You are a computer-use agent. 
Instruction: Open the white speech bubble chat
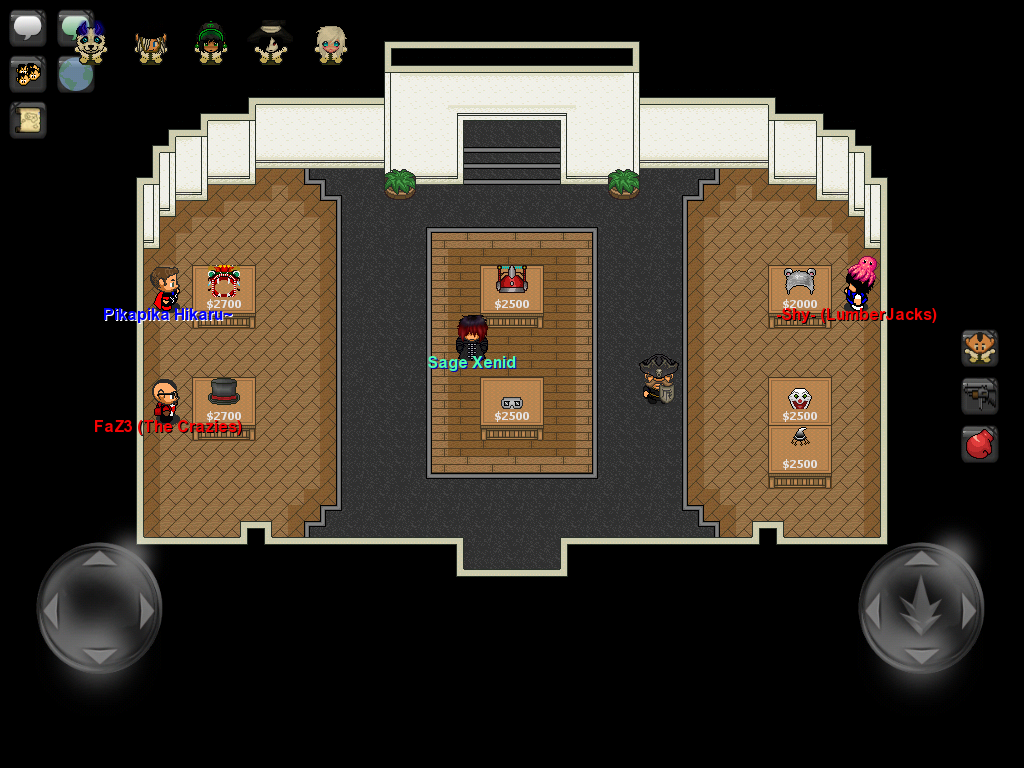[28, 27]
